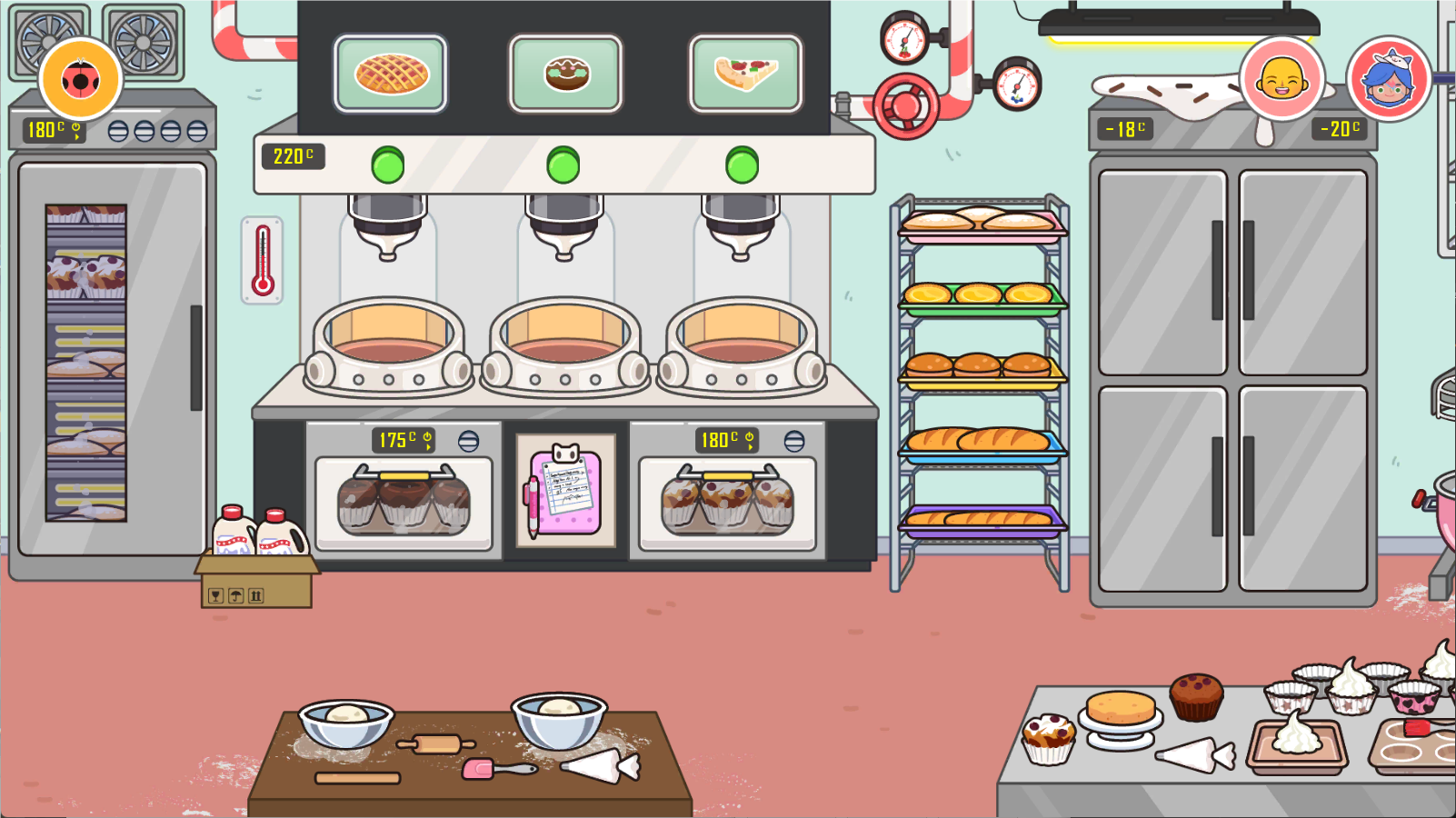Image resolution: width=1456 pixels, height=818 pixels.
Task: Select the blue-haired character avatar
Action: 1388,79
